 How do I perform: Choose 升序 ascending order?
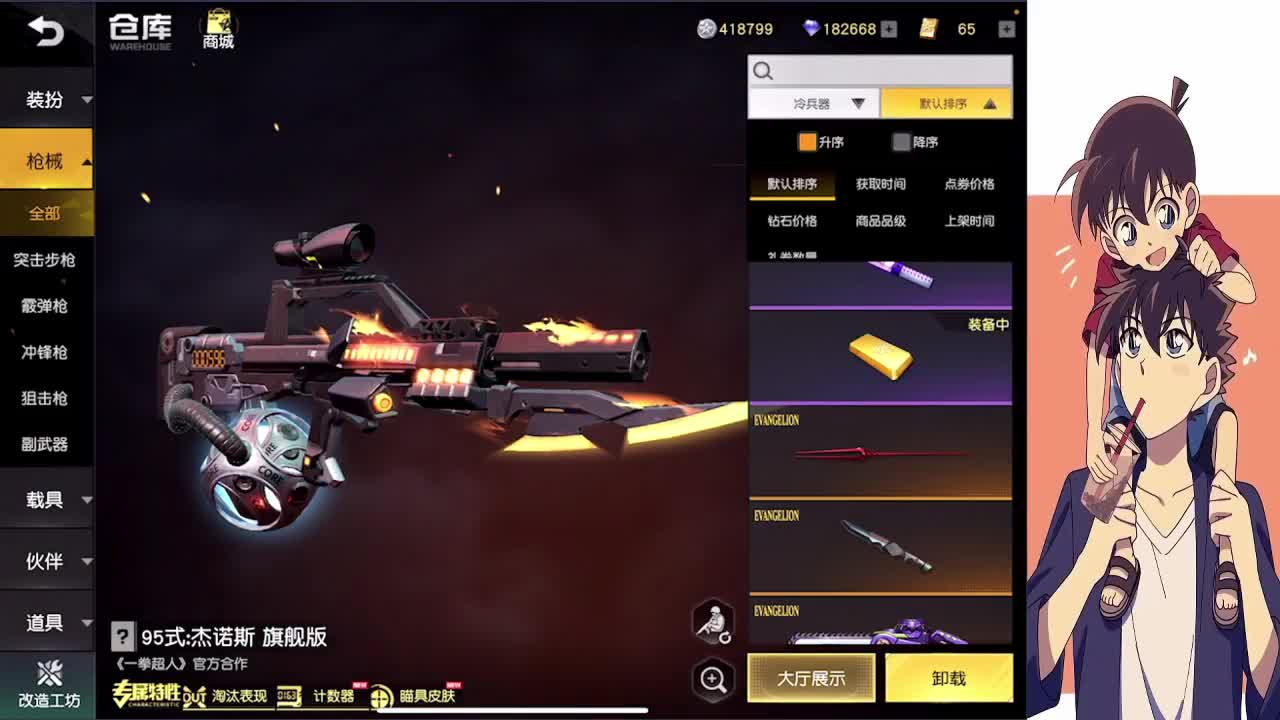820,142
